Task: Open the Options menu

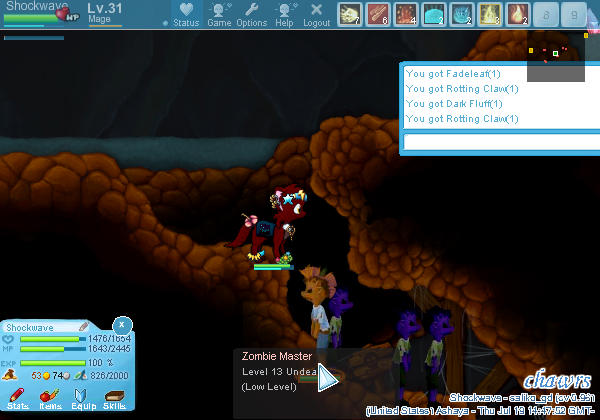Action: [252, 13]
